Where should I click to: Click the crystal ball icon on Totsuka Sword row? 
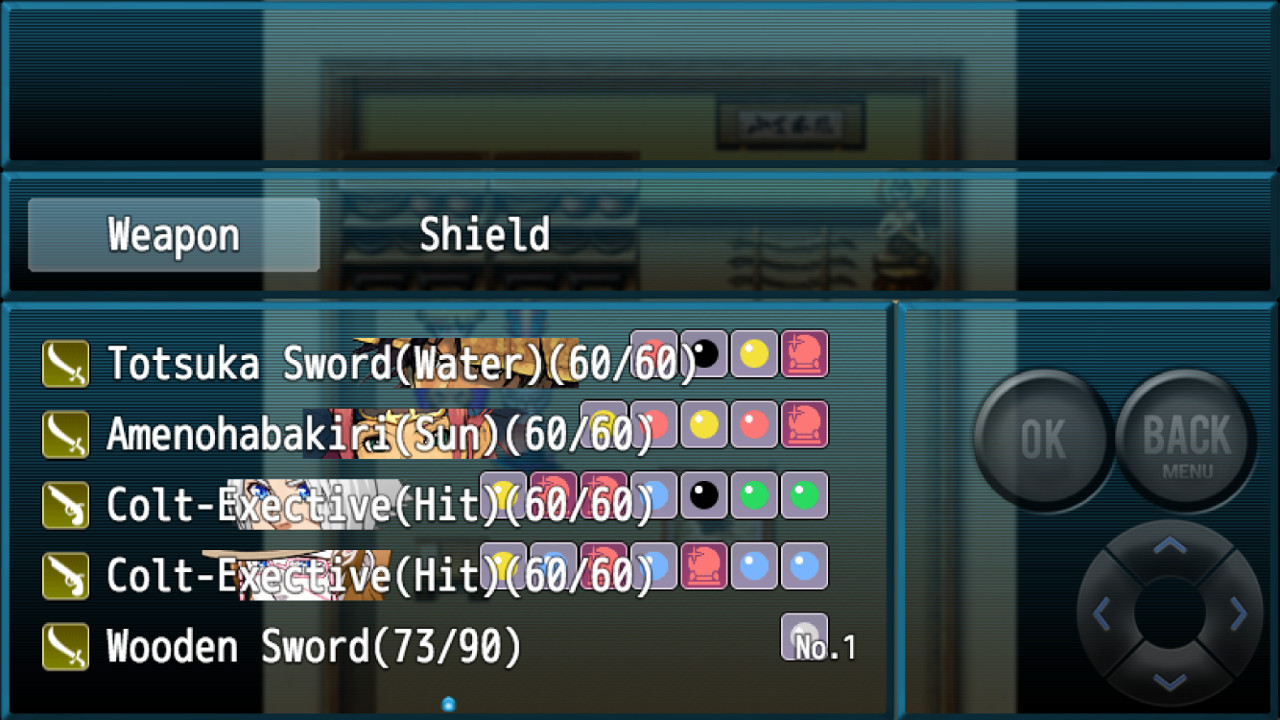click(805, 354)
